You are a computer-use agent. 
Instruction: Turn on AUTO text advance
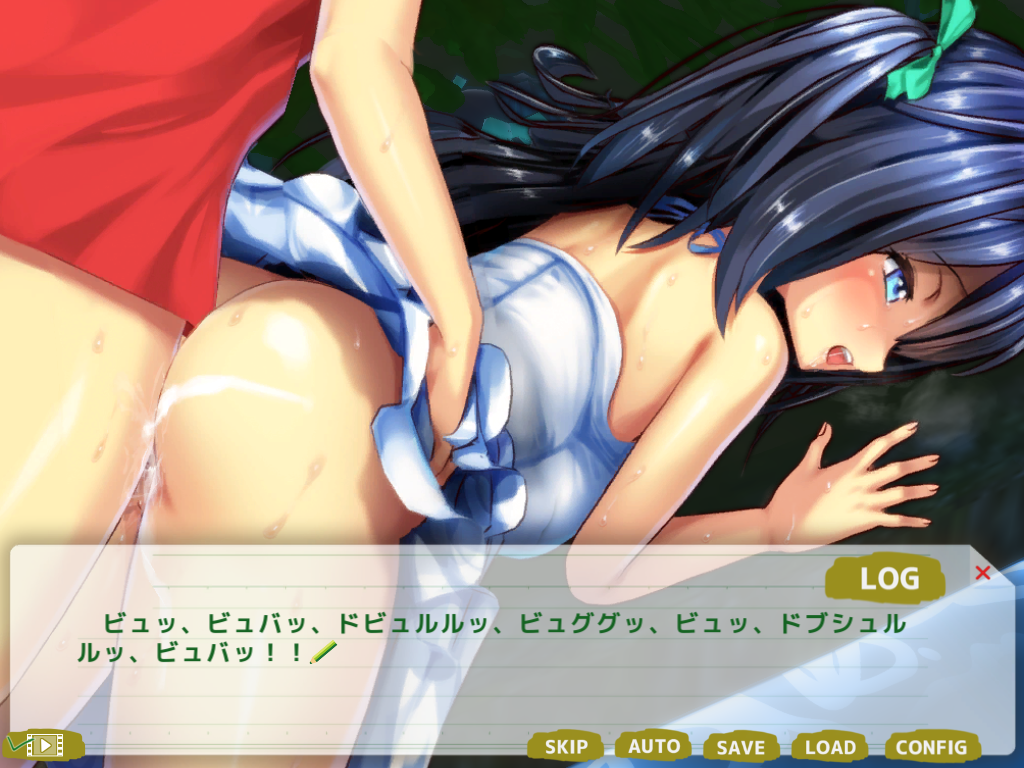[x=654, y=746]
